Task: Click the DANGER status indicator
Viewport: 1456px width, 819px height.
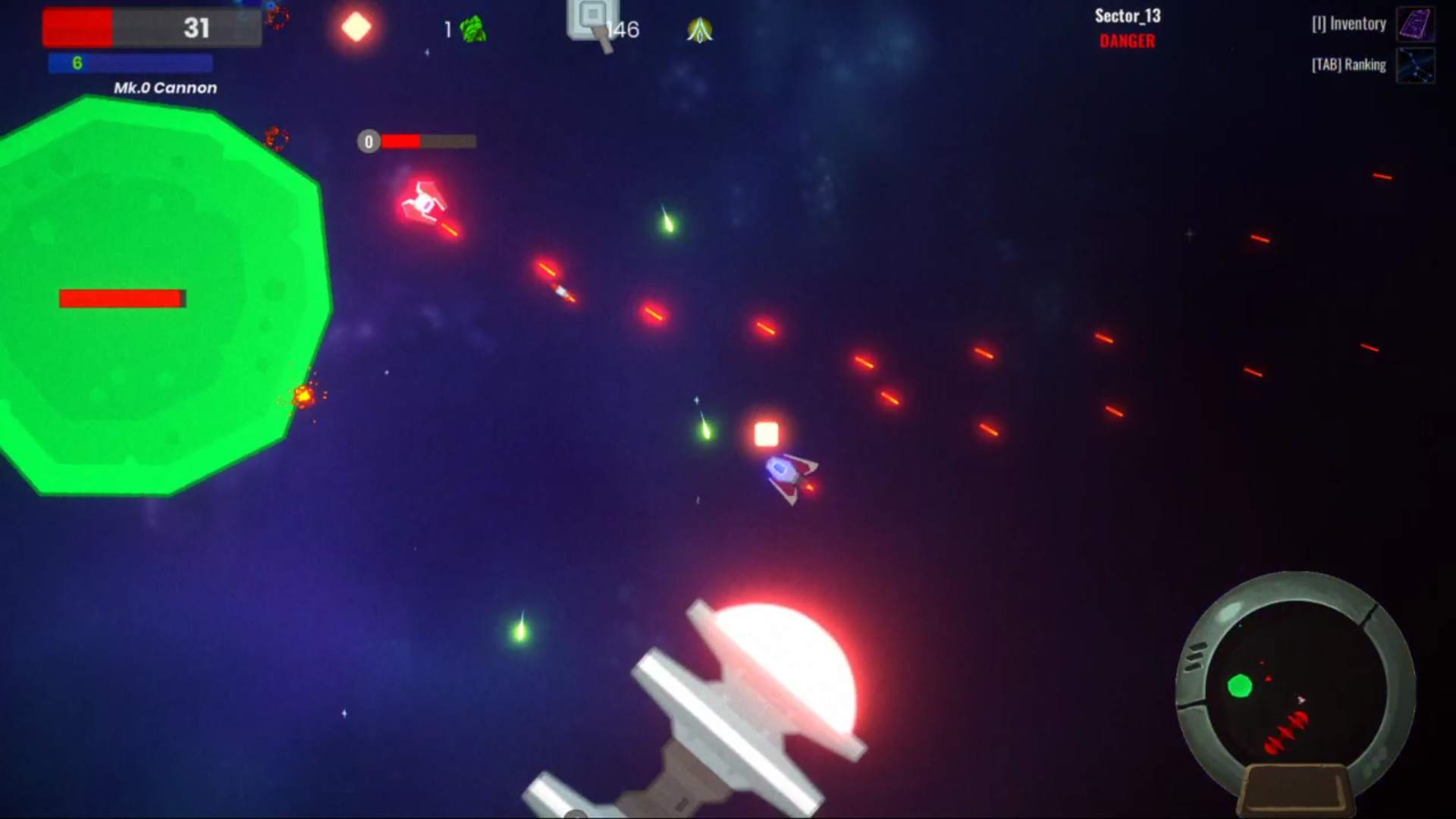Action: click(1127, 42)
